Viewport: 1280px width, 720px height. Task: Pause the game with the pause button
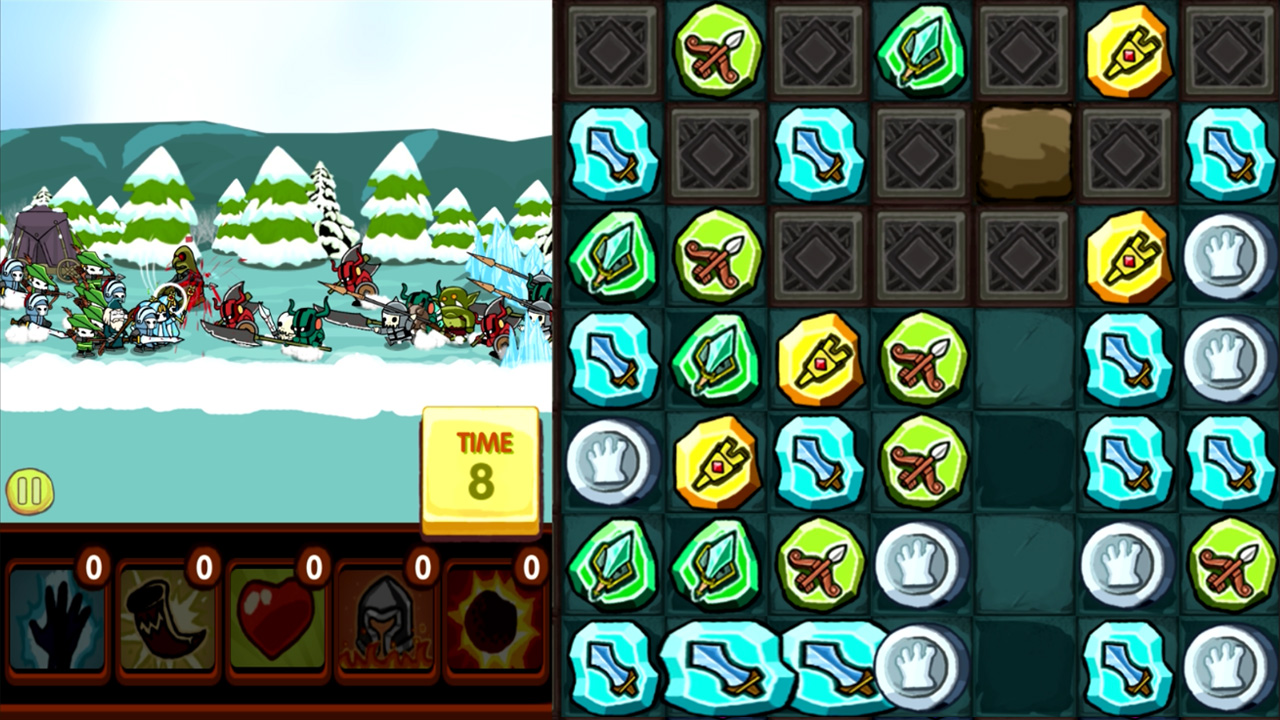30,490
